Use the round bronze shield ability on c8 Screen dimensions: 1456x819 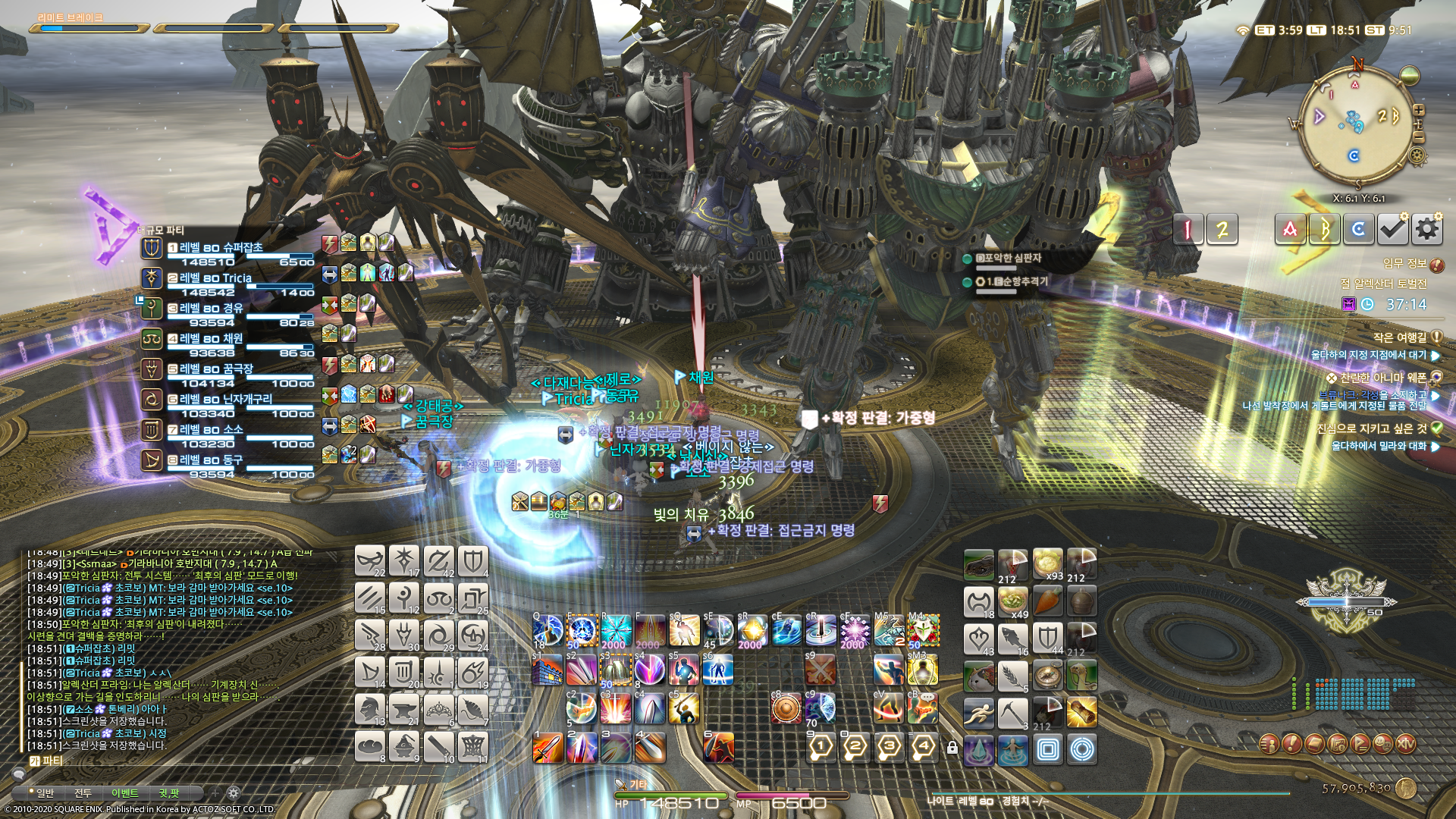[786, 709]
